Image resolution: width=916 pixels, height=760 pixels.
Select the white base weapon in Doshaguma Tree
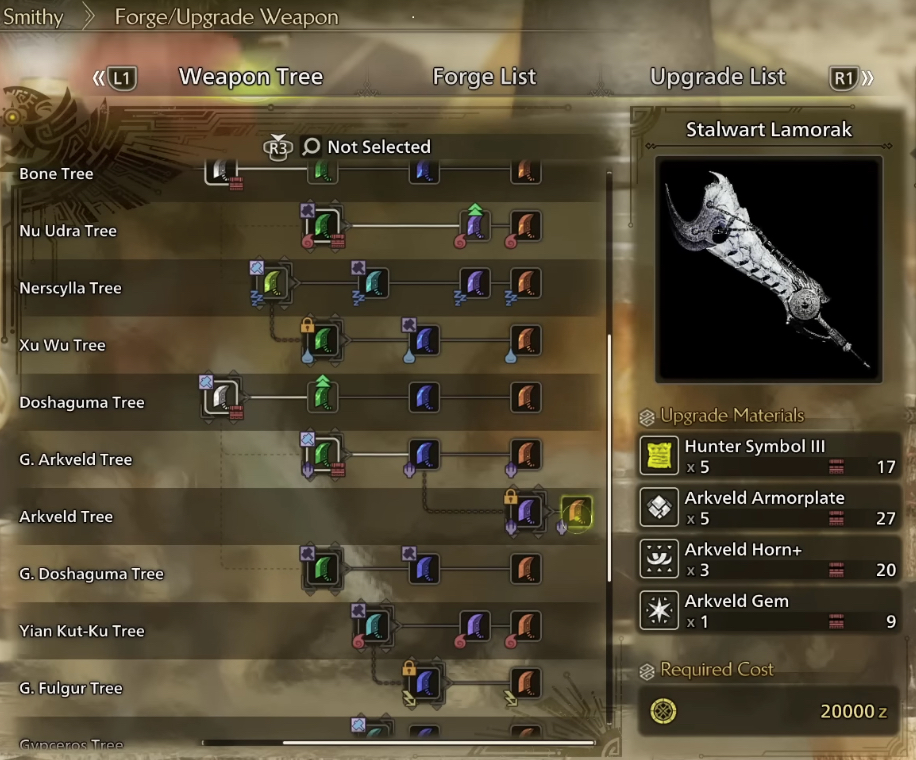[219, 398]
